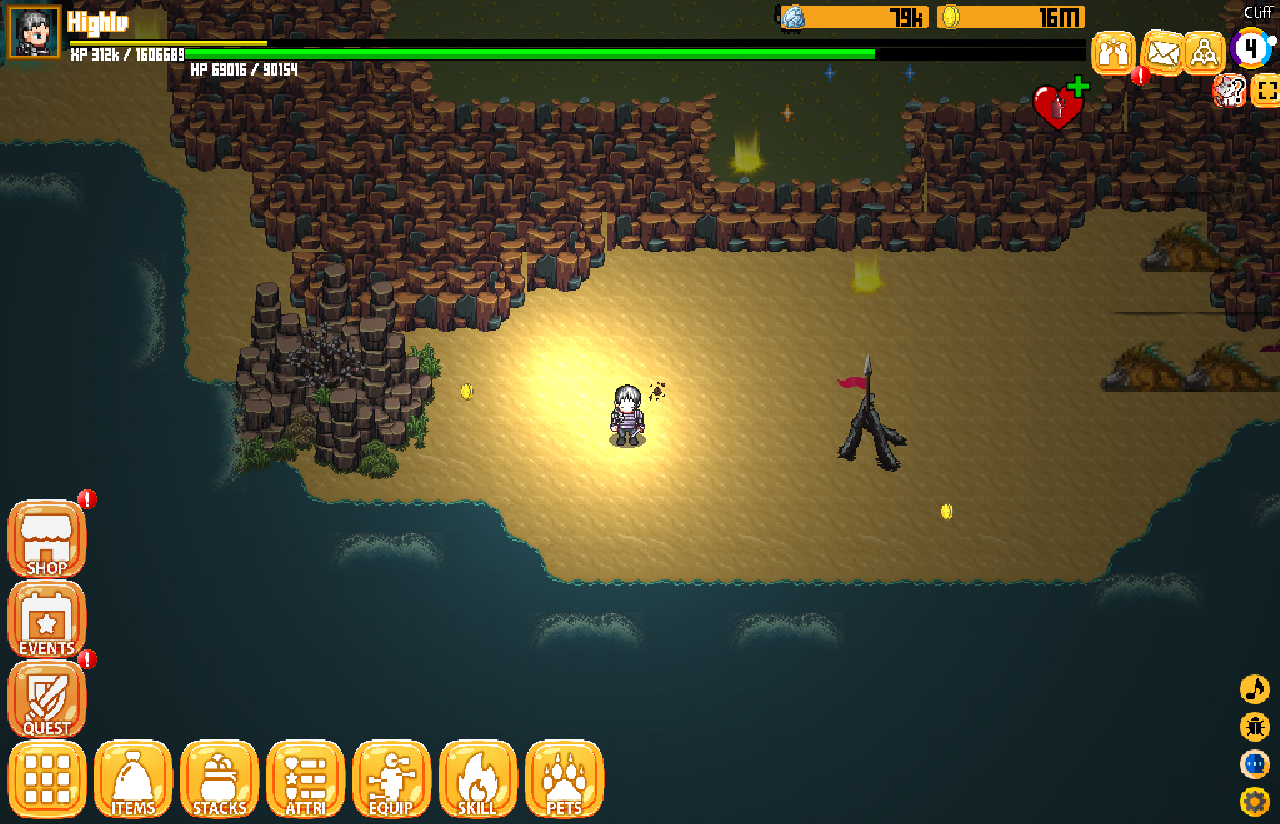1280x824 pixels.
Task: Toggle fullscreen with the bracket icon
Action: (x=1265, y=91)
